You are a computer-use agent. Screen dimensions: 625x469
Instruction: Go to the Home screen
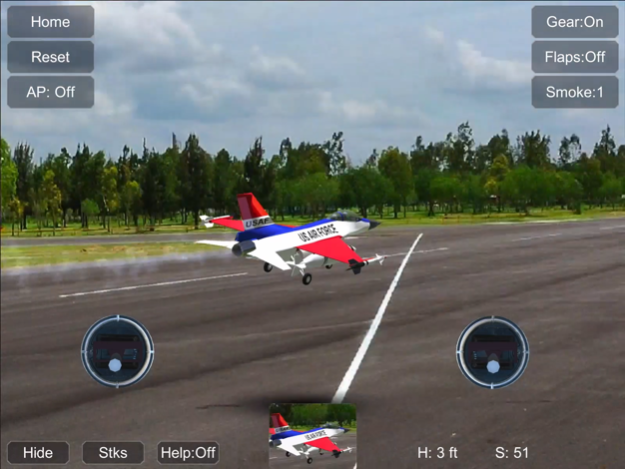pos(50,21)
